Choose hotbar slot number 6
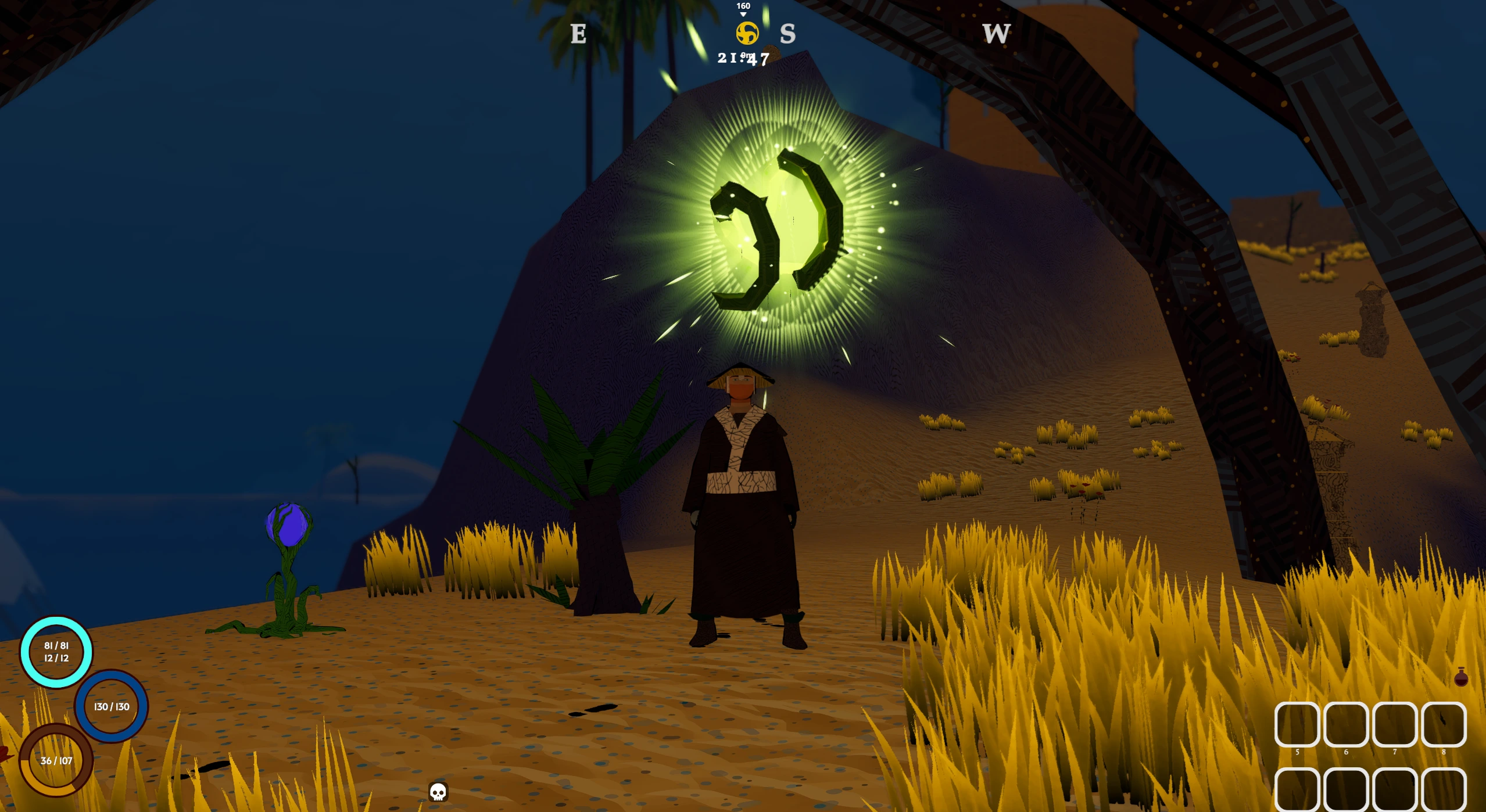The image size is (1486, 812). [1345, 724]
